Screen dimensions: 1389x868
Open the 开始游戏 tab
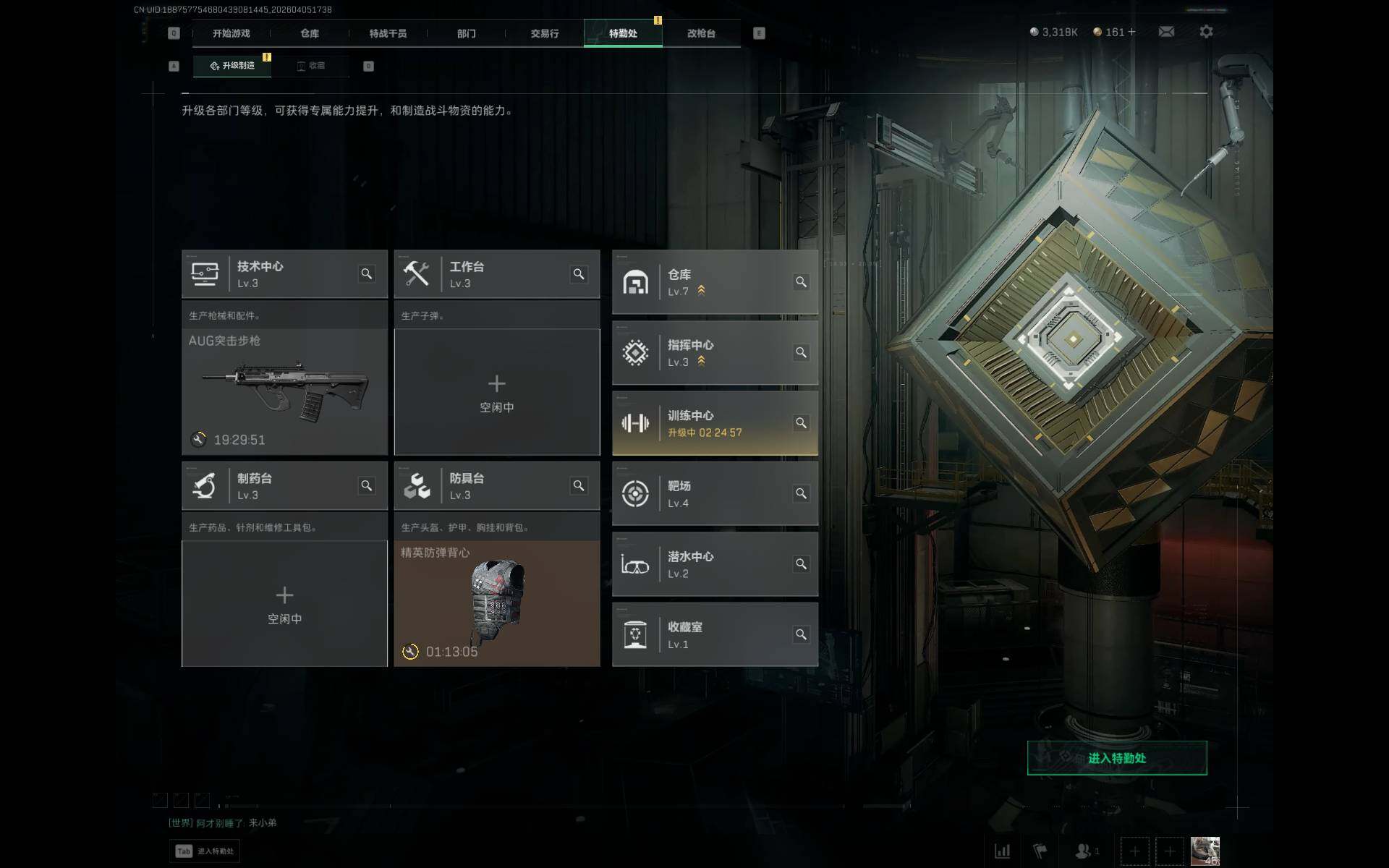tap(231, 33)
